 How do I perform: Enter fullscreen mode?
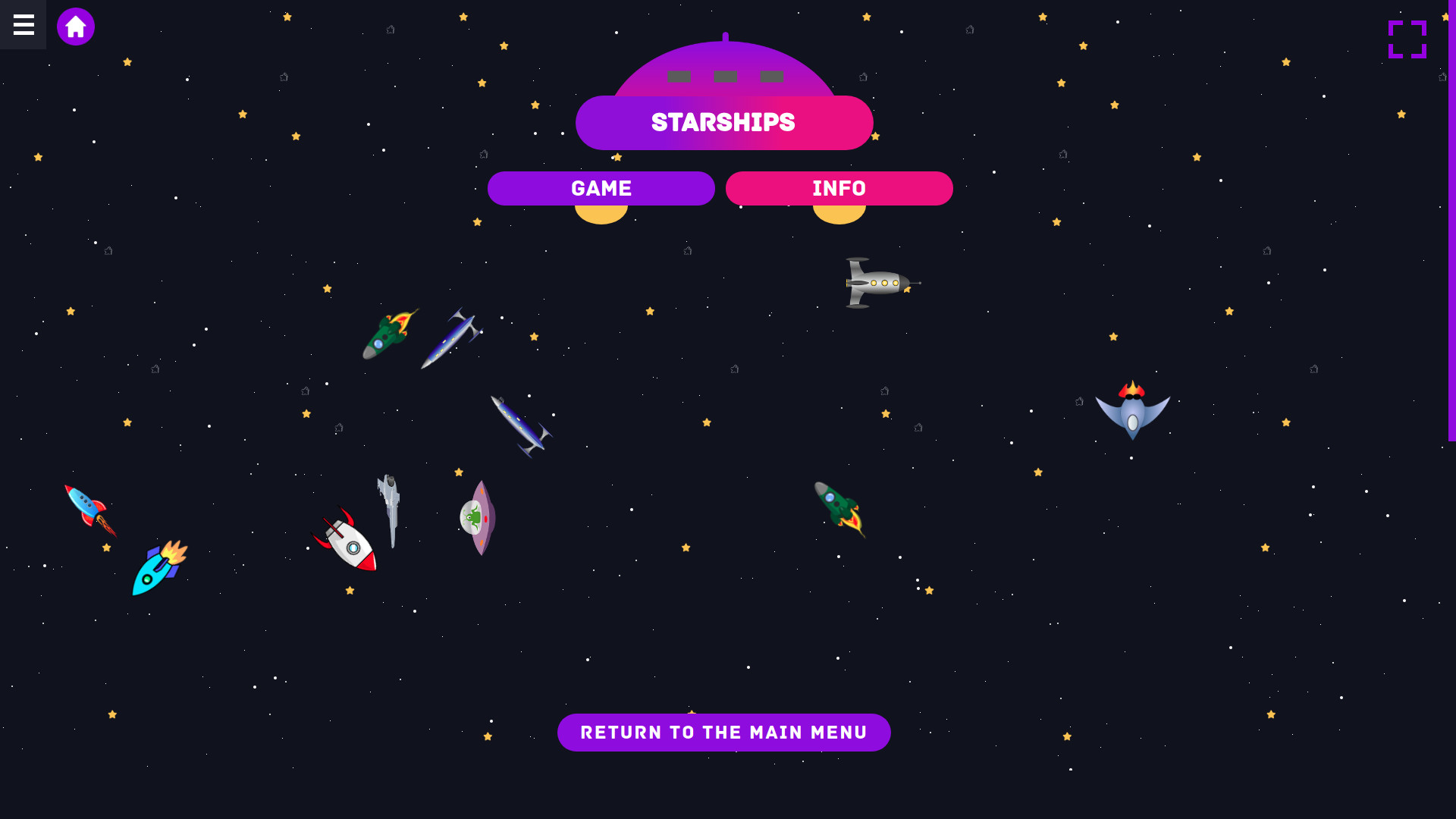coord(1407,39)
